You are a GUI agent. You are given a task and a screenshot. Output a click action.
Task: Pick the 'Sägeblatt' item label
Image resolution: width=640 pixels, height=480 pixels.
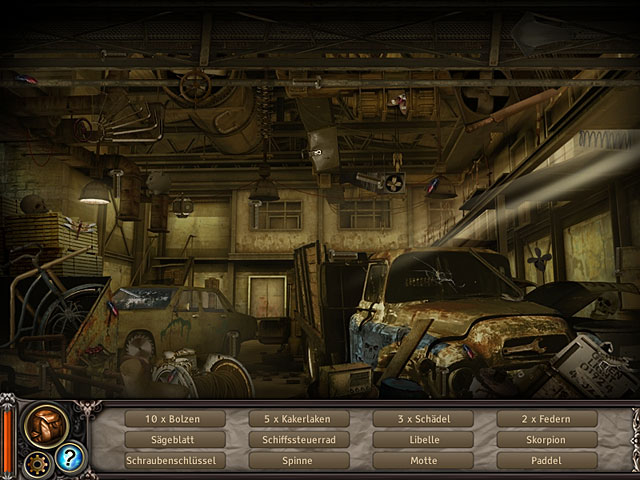pyautogui.click(x=176, y=440)
